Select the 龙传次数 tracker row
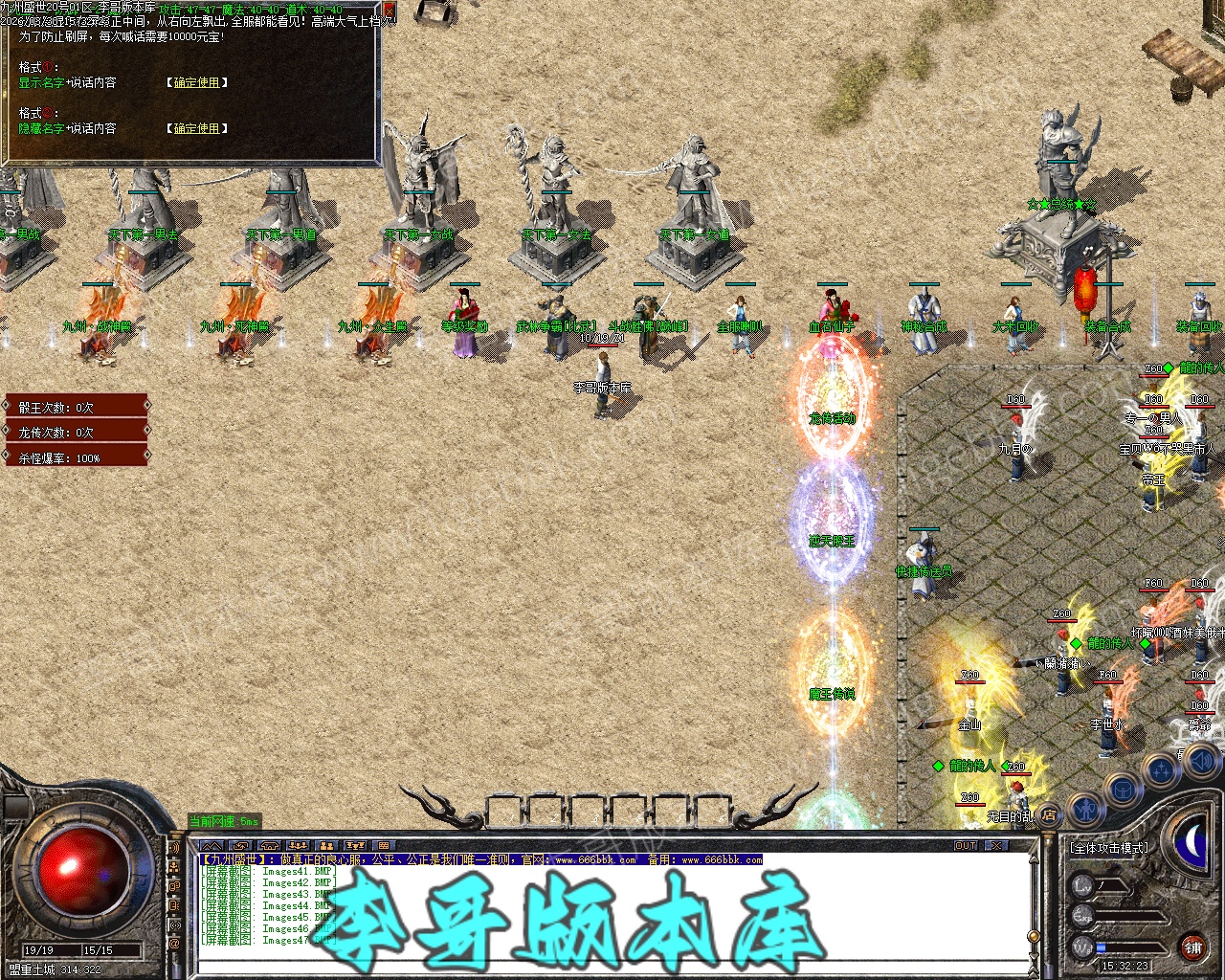1225x980 pixels. tap(77, 433)
